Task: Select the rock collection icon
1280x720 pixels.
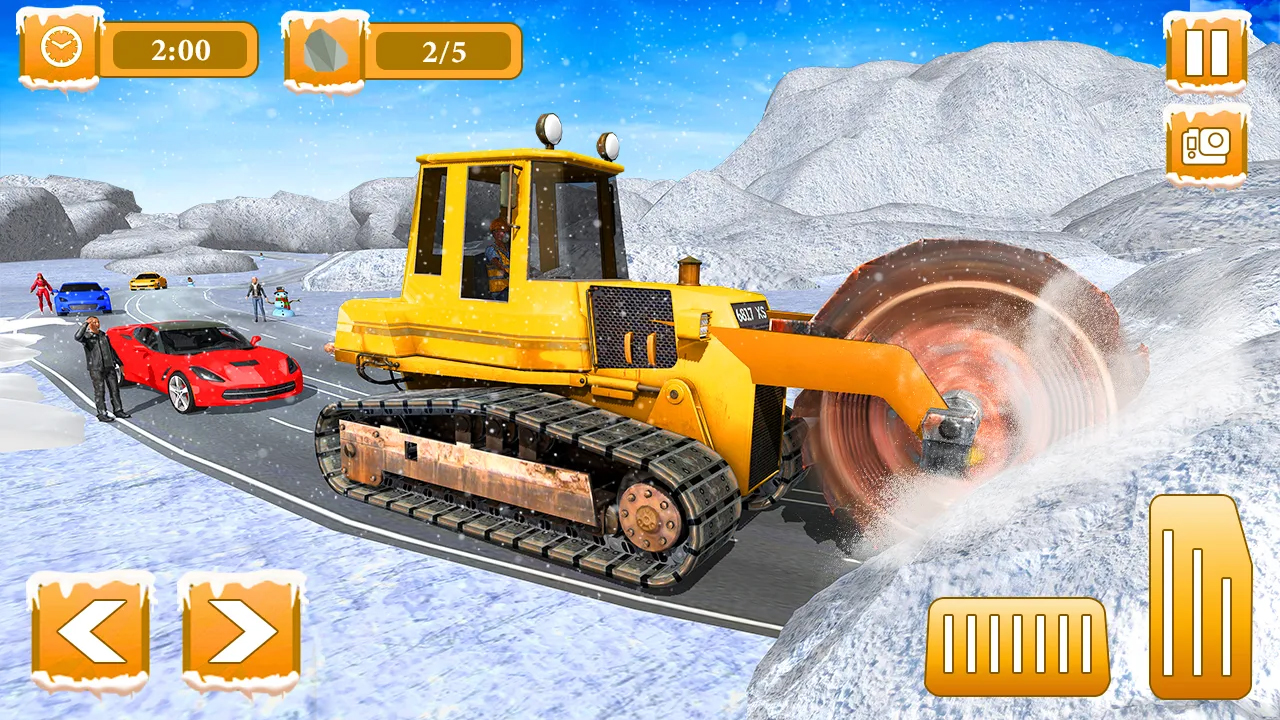Action: (323, 48)
